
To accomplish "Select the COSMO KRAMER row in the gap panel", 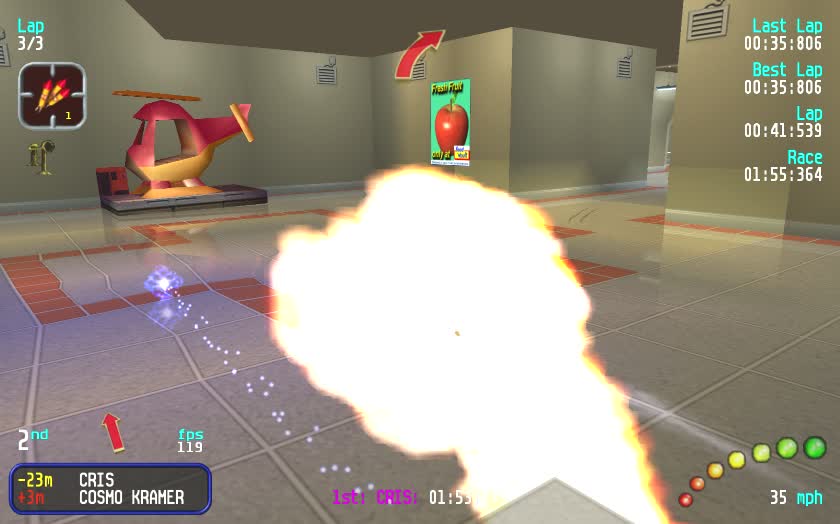I will click(x=110, y=498).
